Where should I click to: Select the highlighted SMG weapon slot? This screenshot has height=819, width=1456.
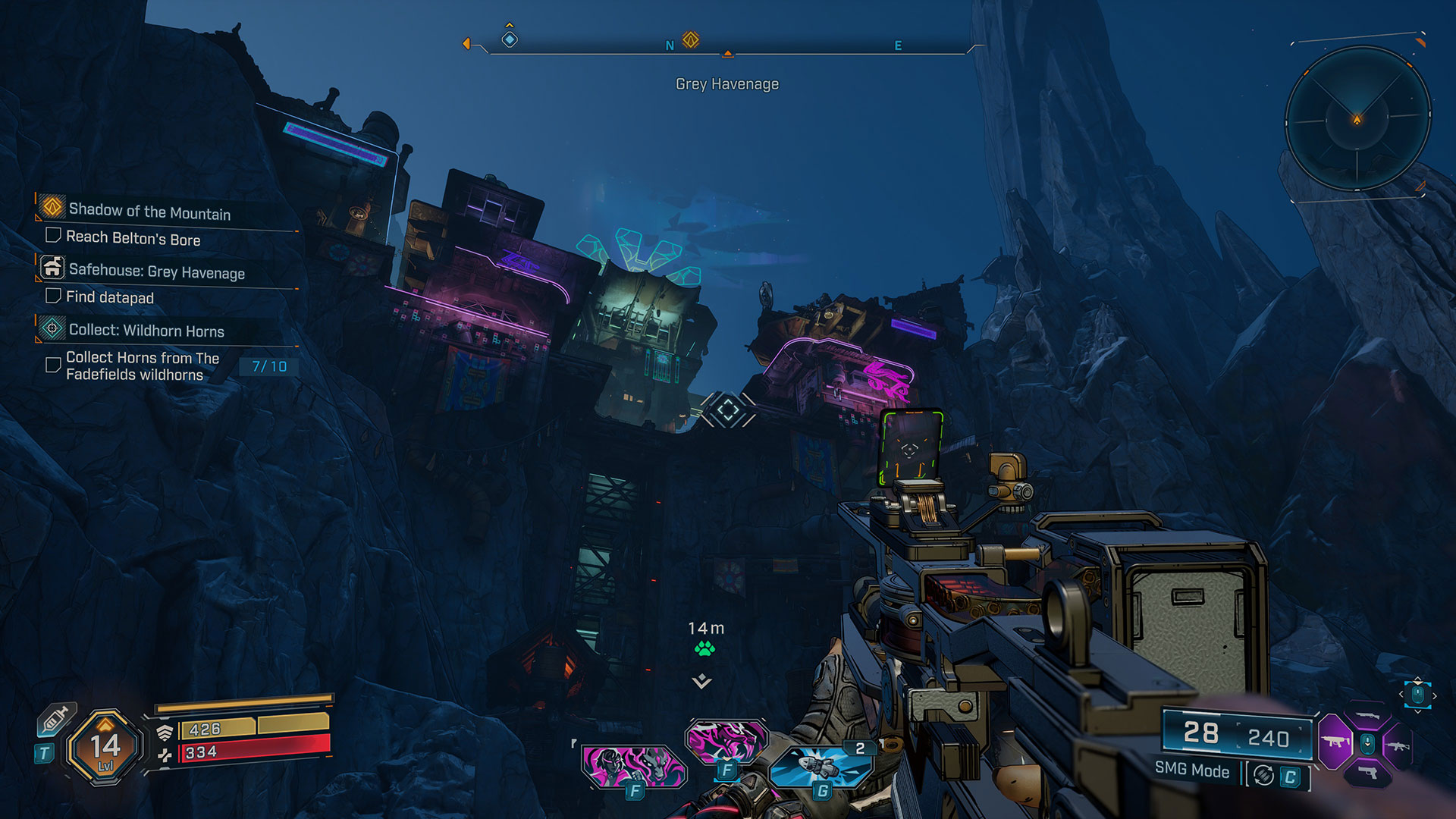(1335, 742)
